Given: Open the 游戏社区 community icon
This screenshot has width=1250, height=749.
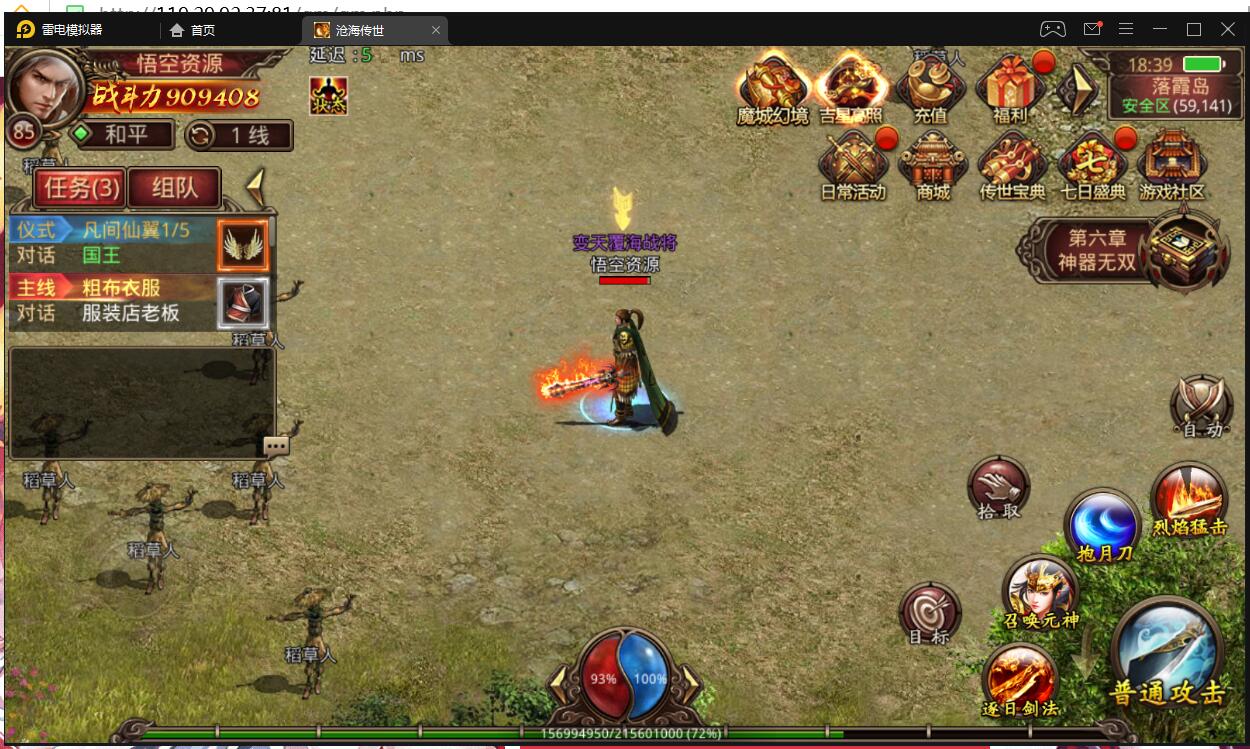Looking at the screenshot, I should coord(1172,165).
